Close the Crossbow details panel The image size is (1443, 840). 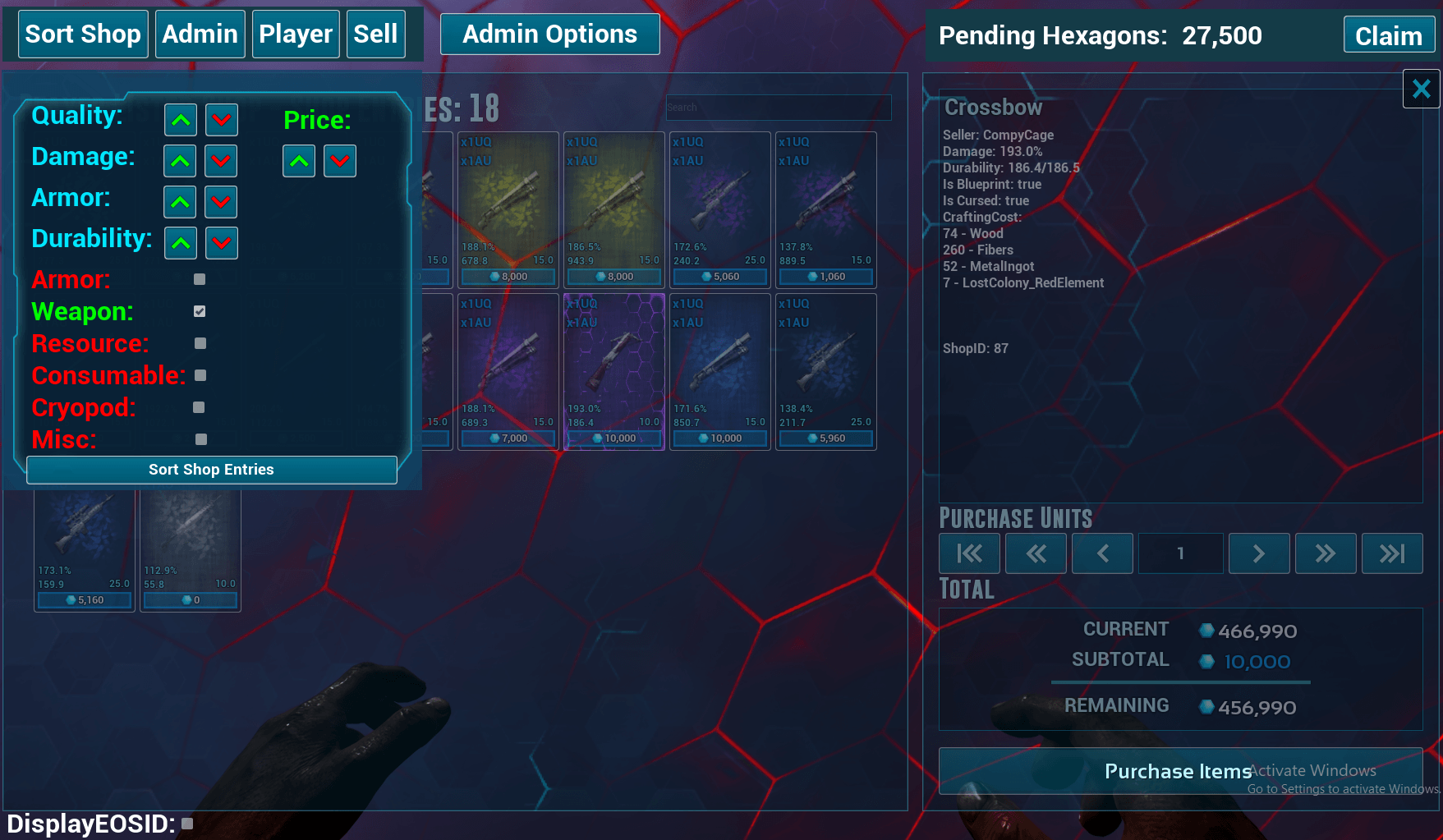click(1421, 89)
